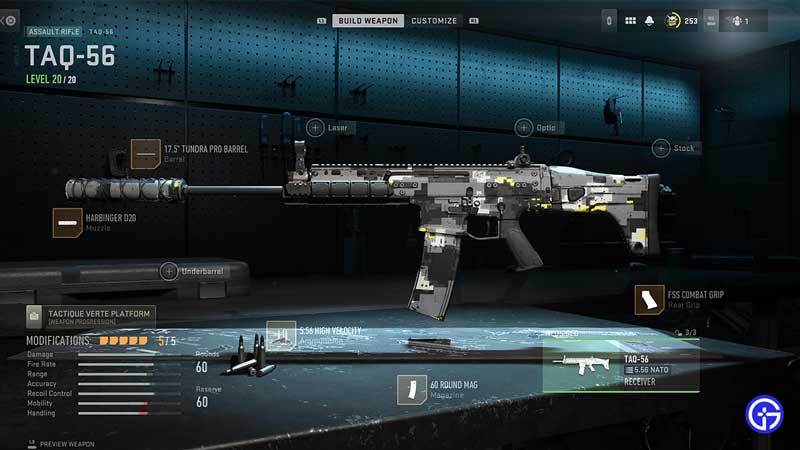Show notifications via the bell icon
Viewport: 800px width, 450px height.
tap(649, 20)
